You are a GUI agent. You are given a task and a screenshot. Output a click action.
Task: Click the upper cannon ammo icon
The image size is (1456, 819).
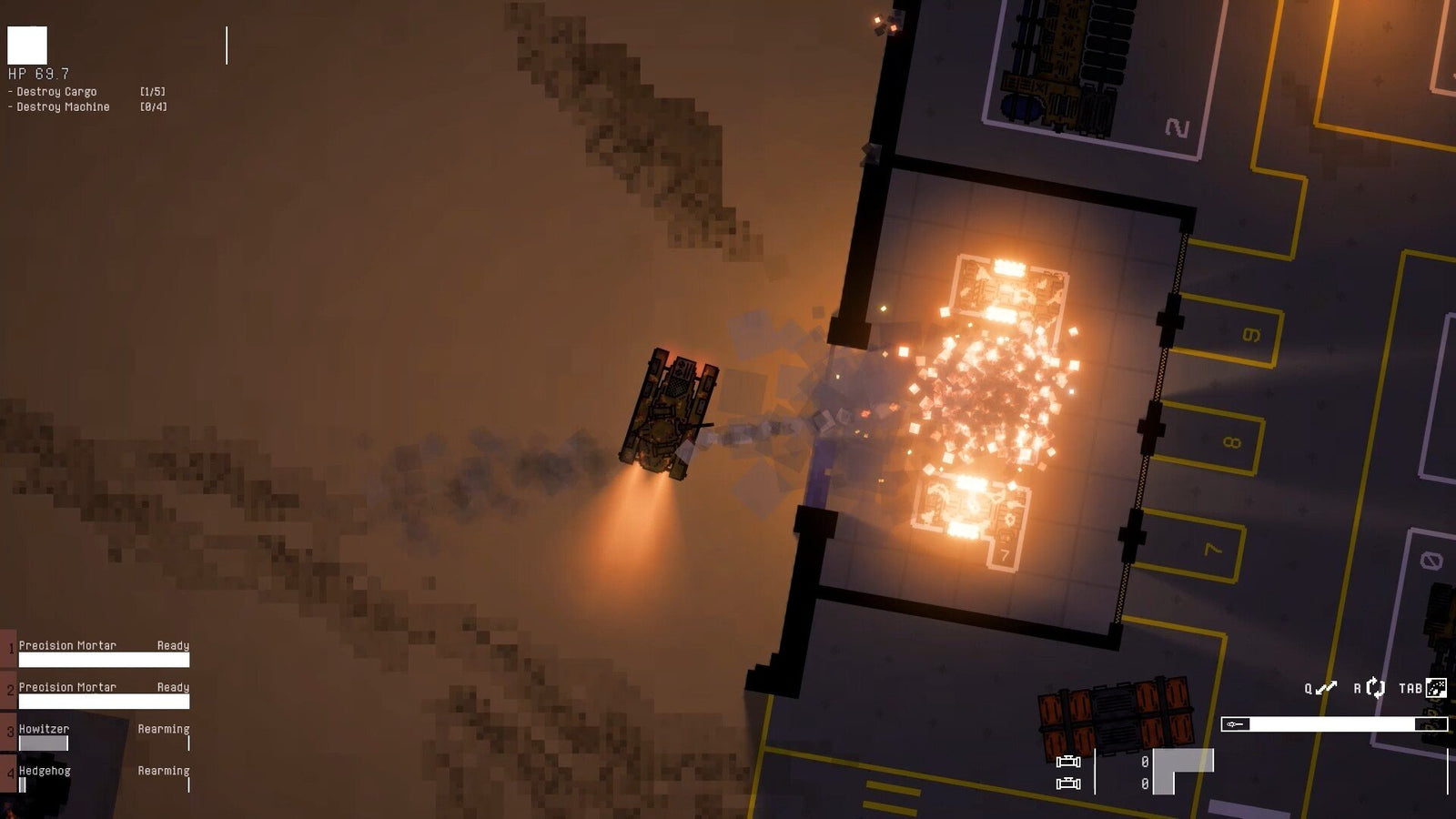(1068, 763)
